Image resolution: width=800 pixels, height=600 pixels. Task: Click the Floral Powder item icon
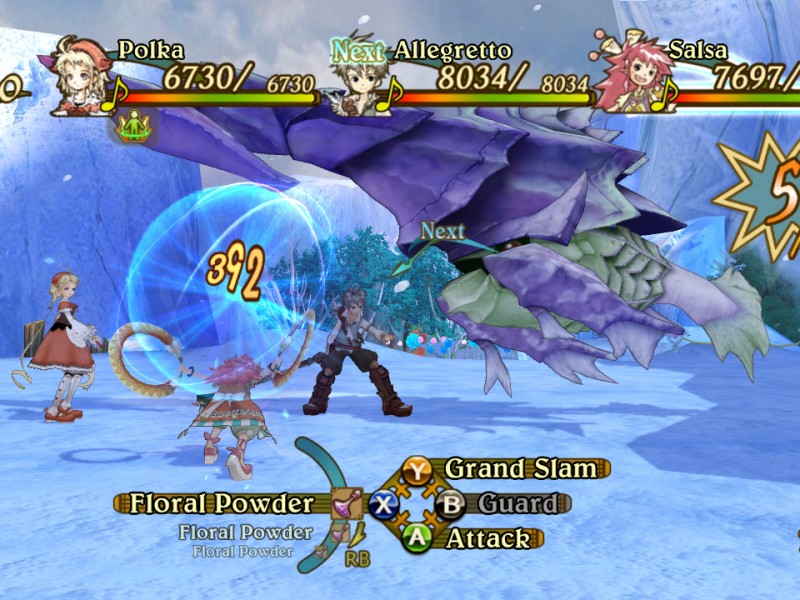347,502
